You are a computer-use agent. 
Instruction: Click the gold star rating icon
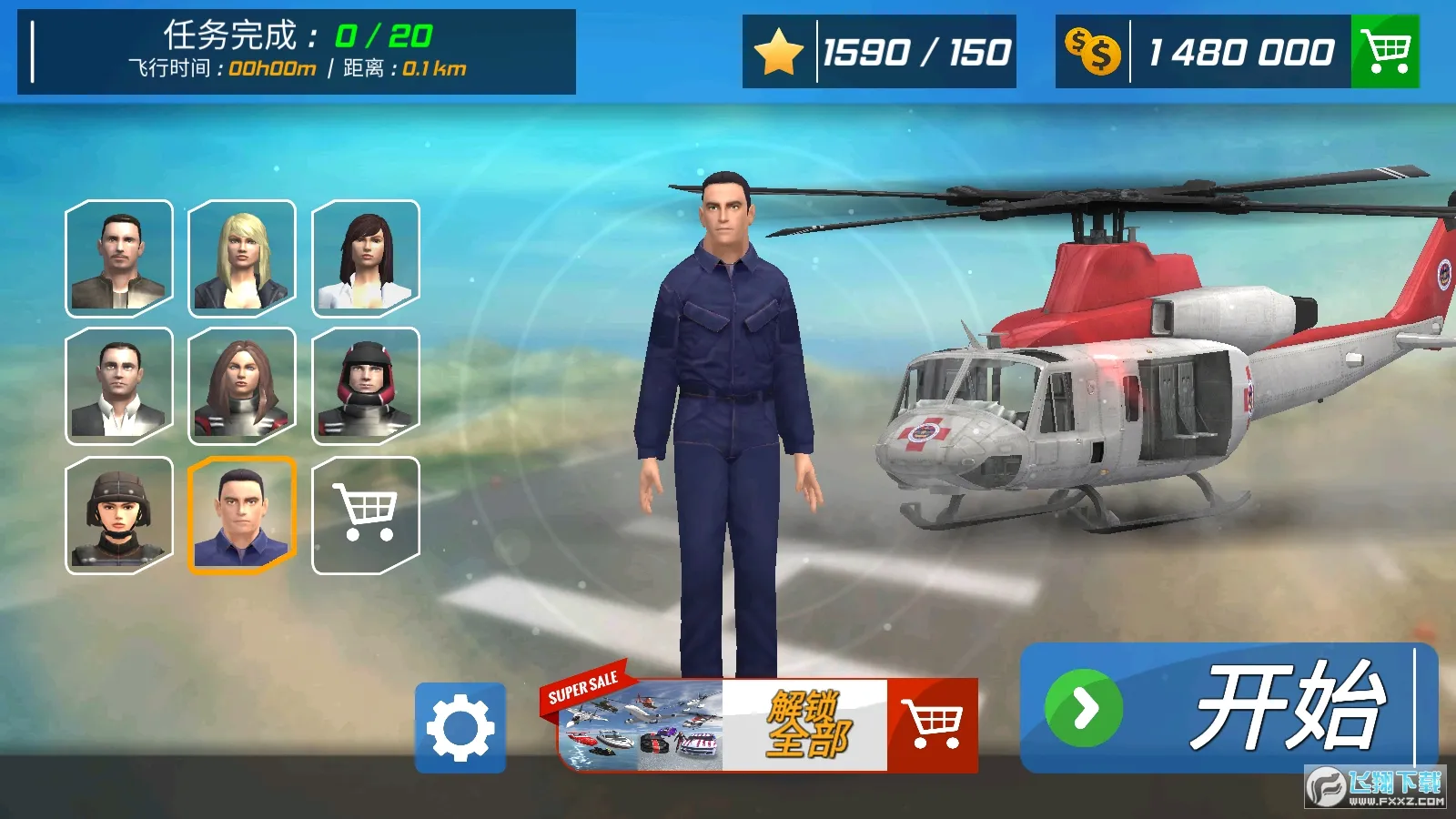(x=777, y=52)
